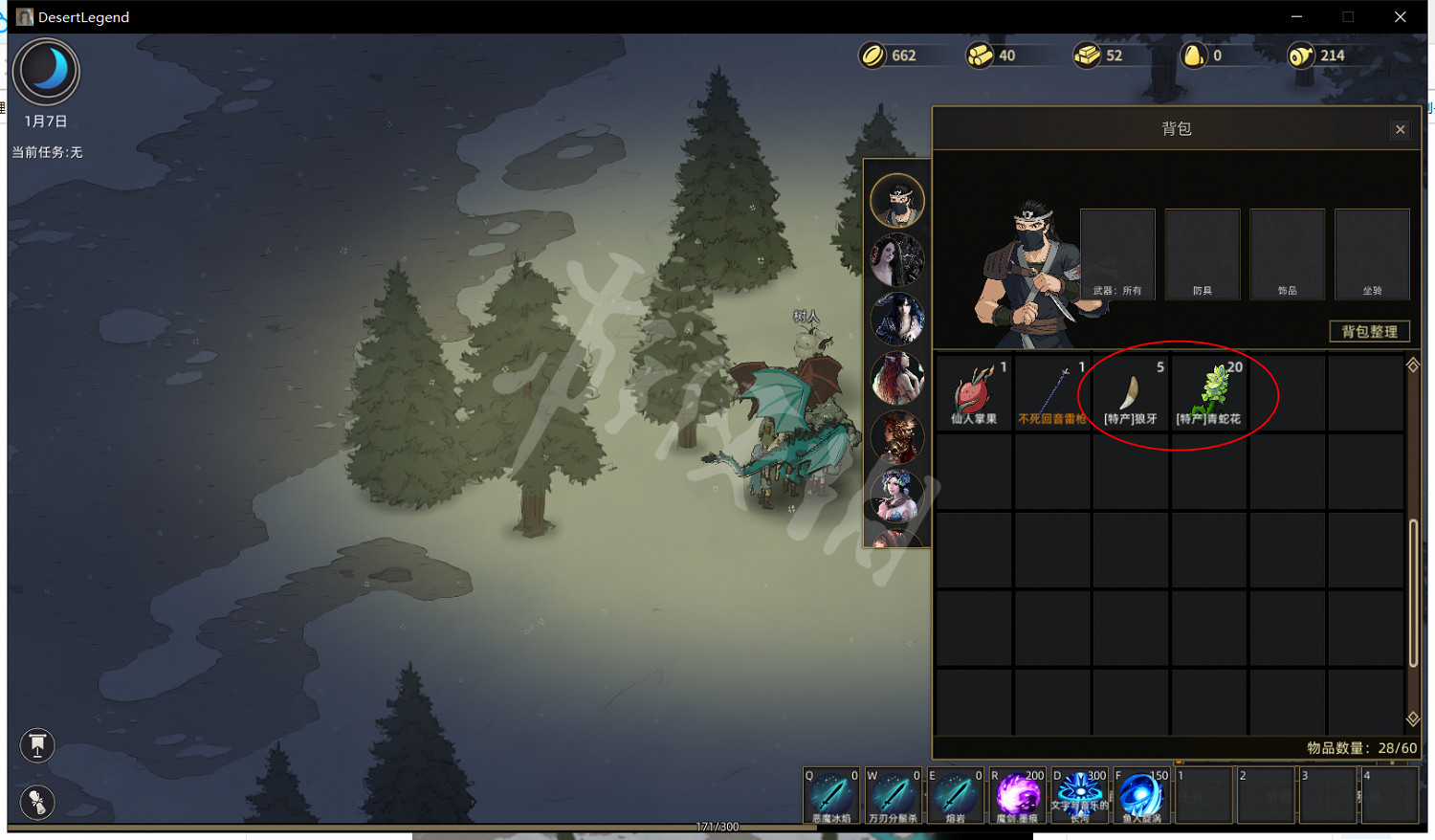This screenshot has height=840, width=1435.
Task: Open the 武器 weapon equipment slot
Action: (x=1117, y=254)
